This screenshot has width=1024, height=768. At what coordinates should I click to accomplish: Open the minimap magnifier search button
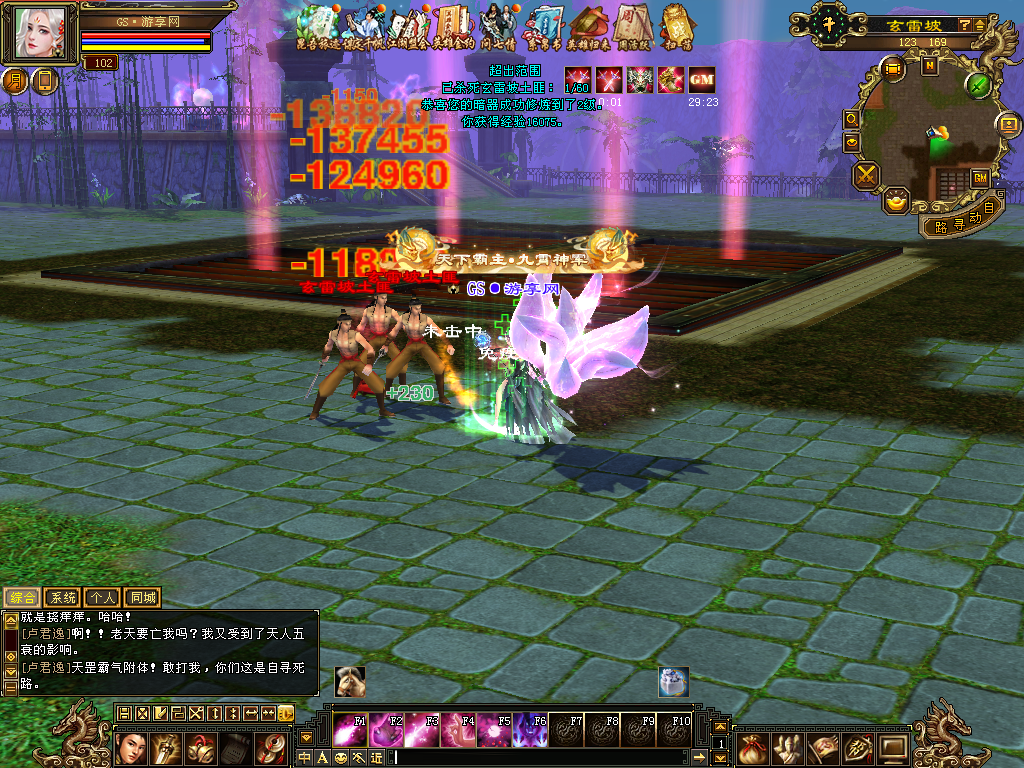tap(852, 119)
